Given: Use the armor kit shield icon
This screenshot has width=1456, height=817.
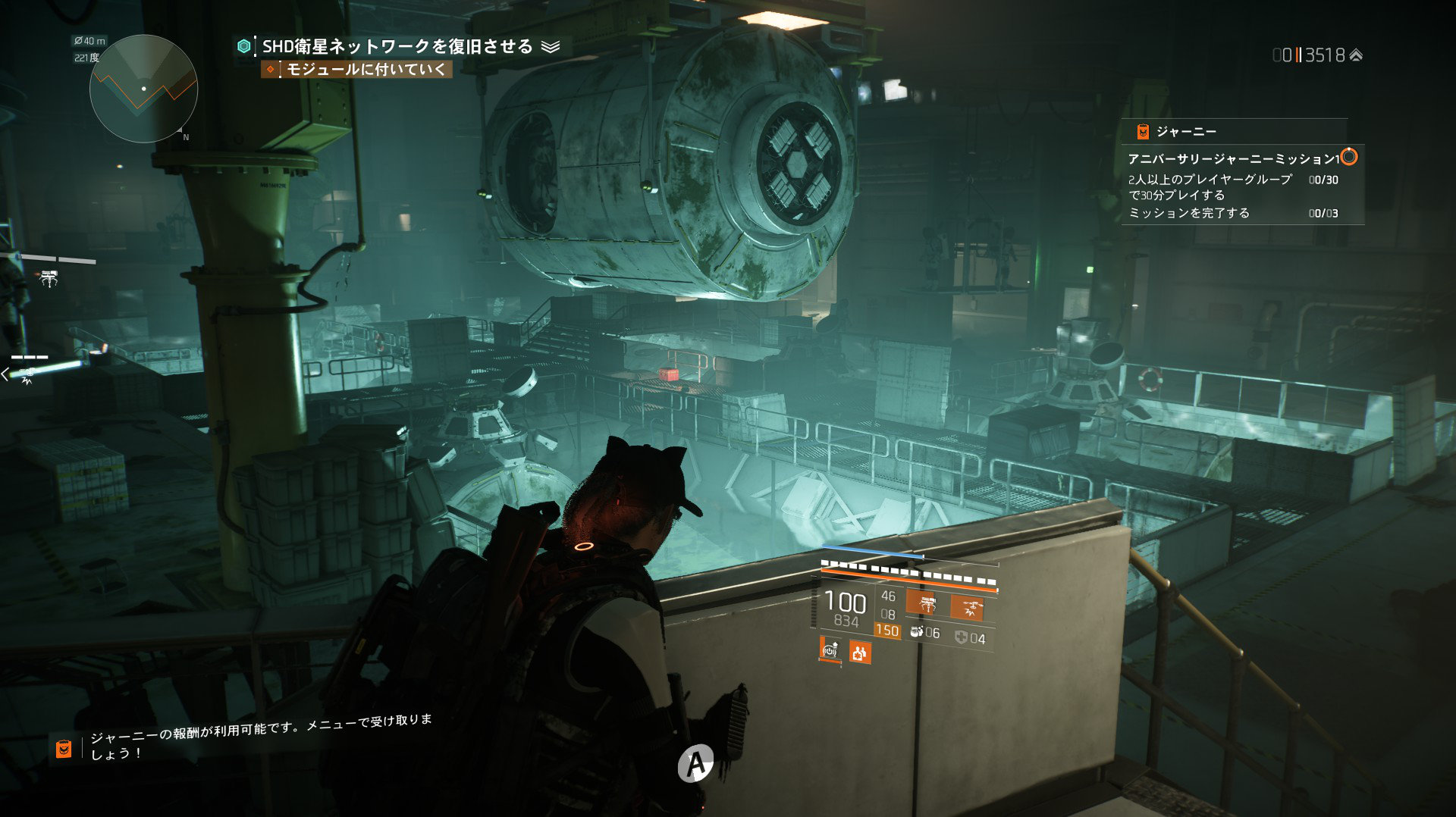Looking at the screenshot, I should tap(962, 638).
